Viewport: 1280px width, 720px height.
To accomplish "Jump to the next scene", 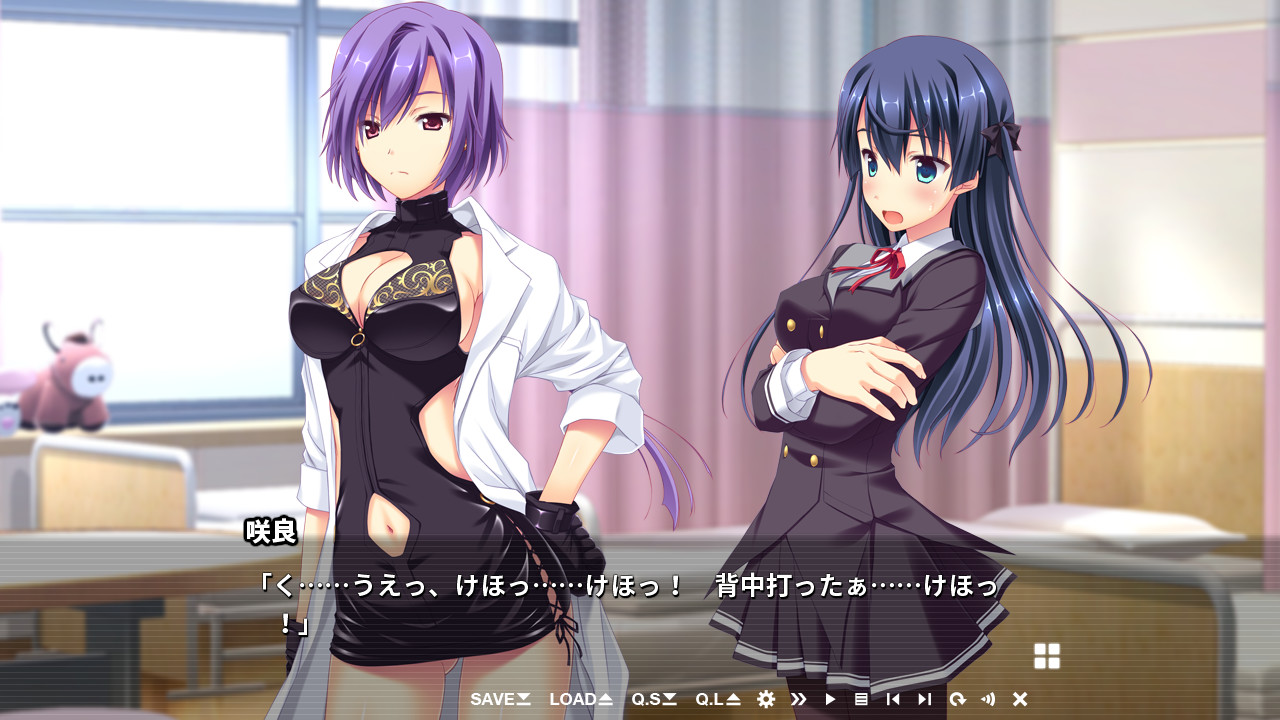I will pos(924,699).
